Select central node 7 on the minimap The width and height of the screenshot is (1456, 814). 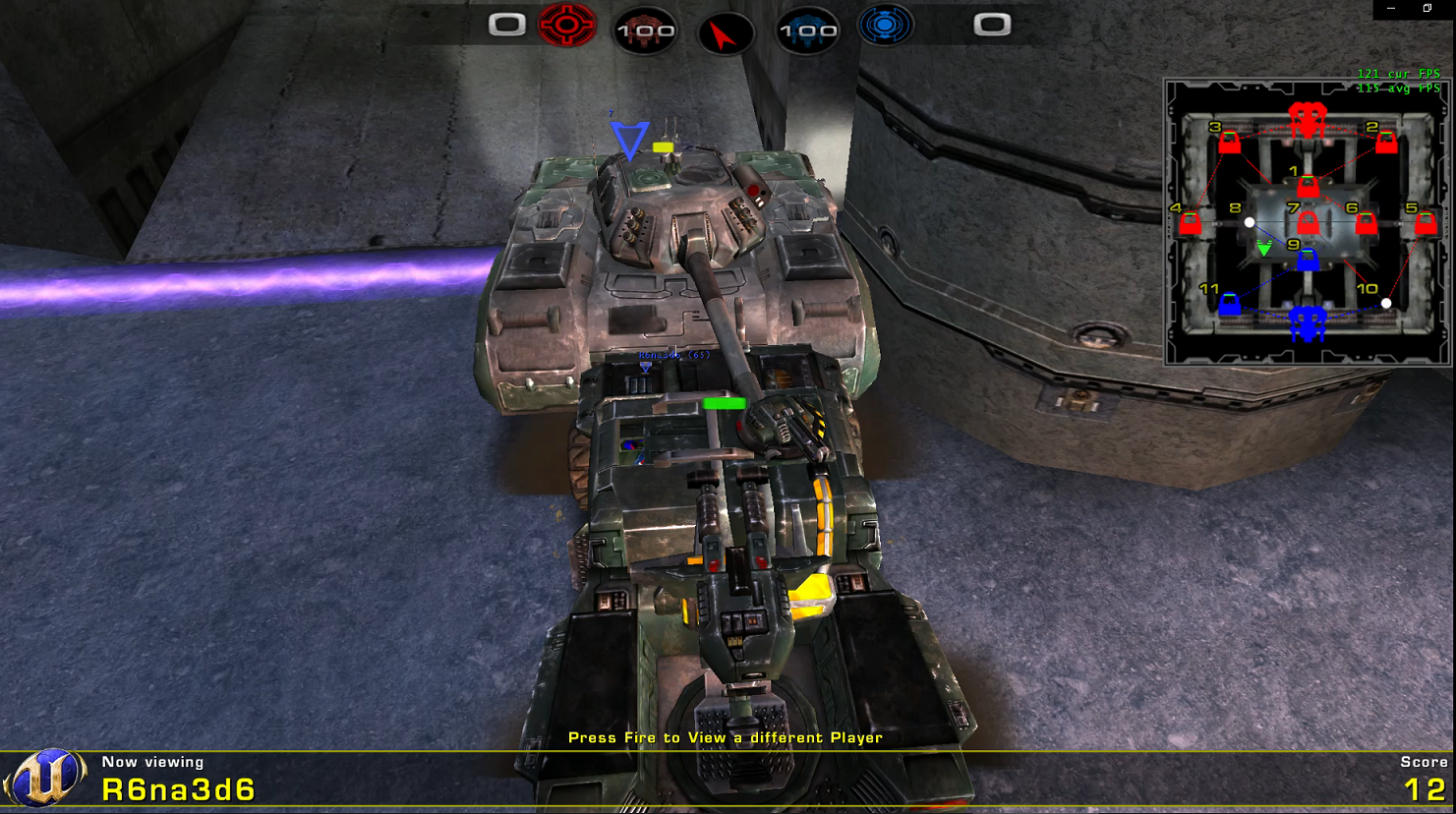tap(1308, 223)
